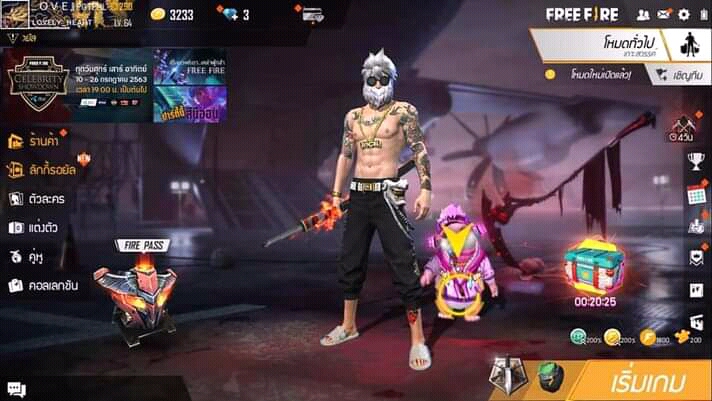Open the player profile avatar
The width and height of the screenshot is (712, 401).
tap(20, 15)
